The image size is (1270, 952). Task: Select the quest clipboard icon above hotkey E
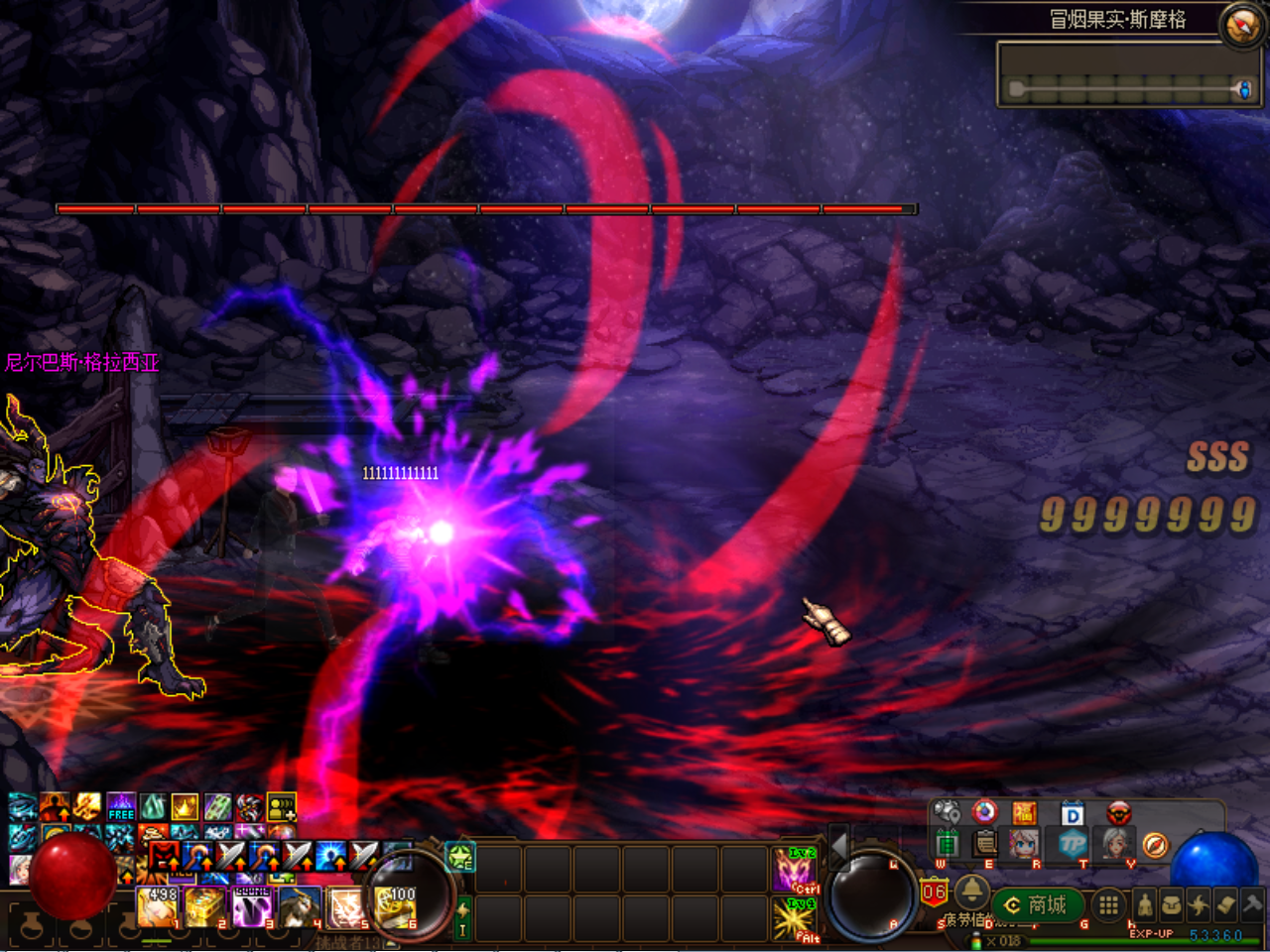tap(983, 845)
